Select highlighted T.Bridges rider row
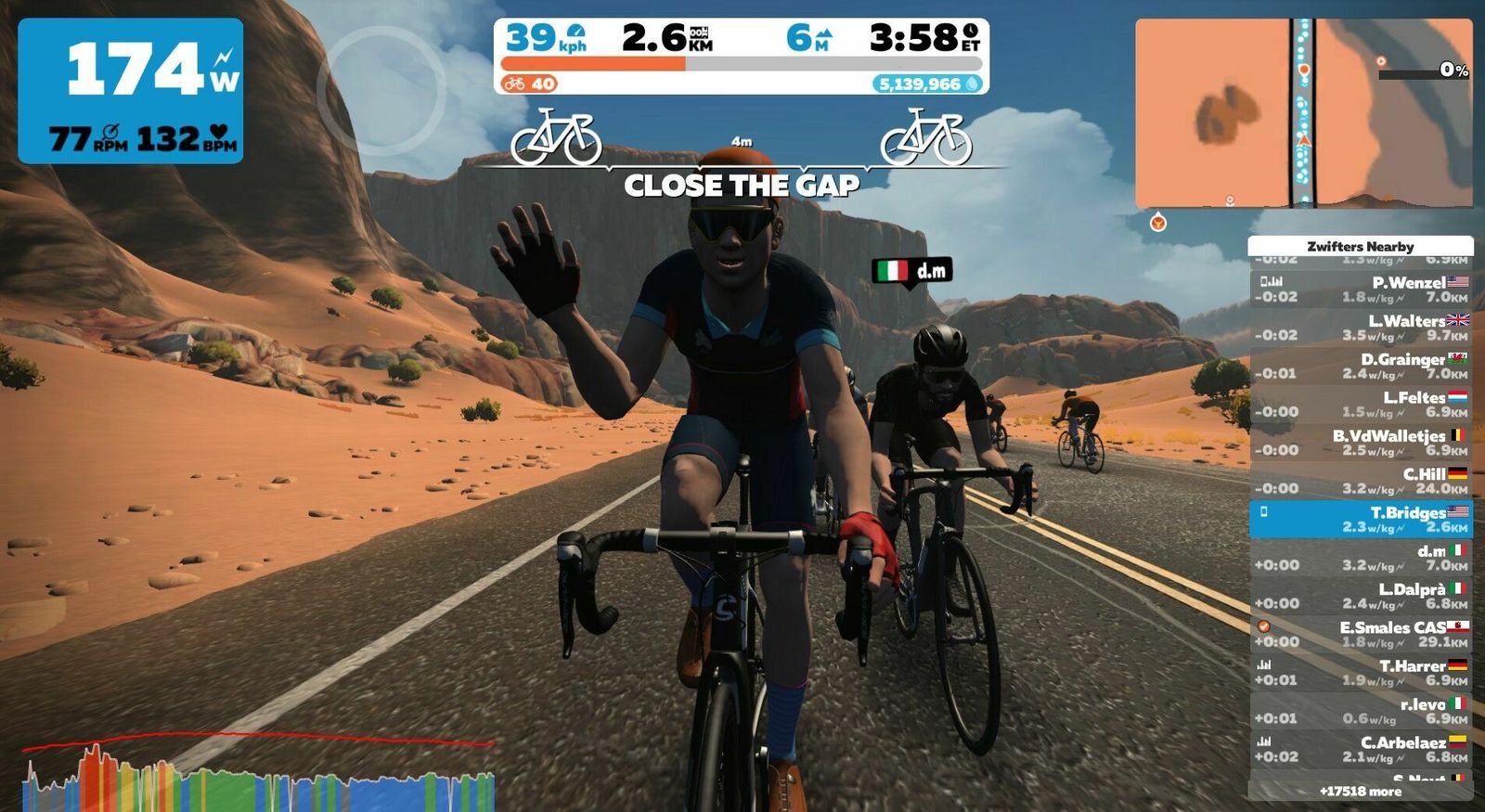Viewport: 1485px width, 812px height. click(x=1361, y=519)
